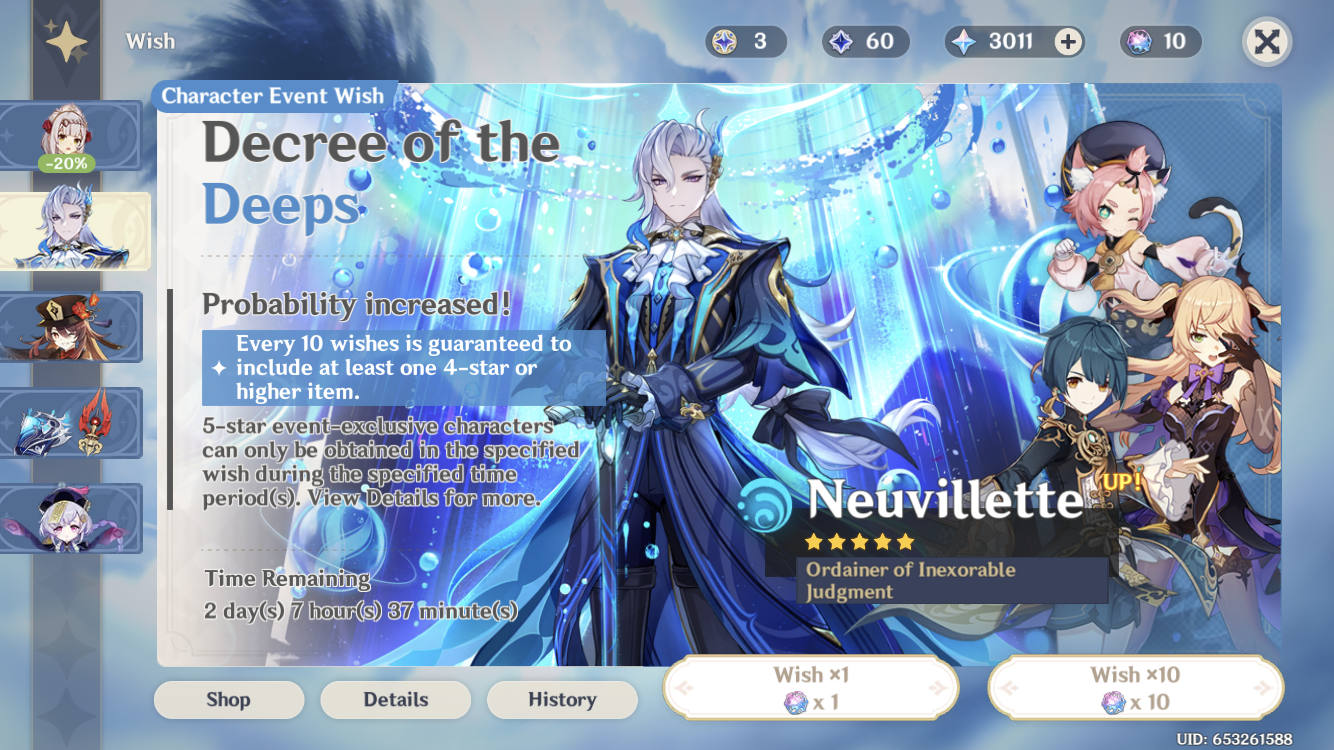Click the glowing wish star icon top-left
Screen dimensions: 1334x750
pyautogui.click(x=67, y=40)
